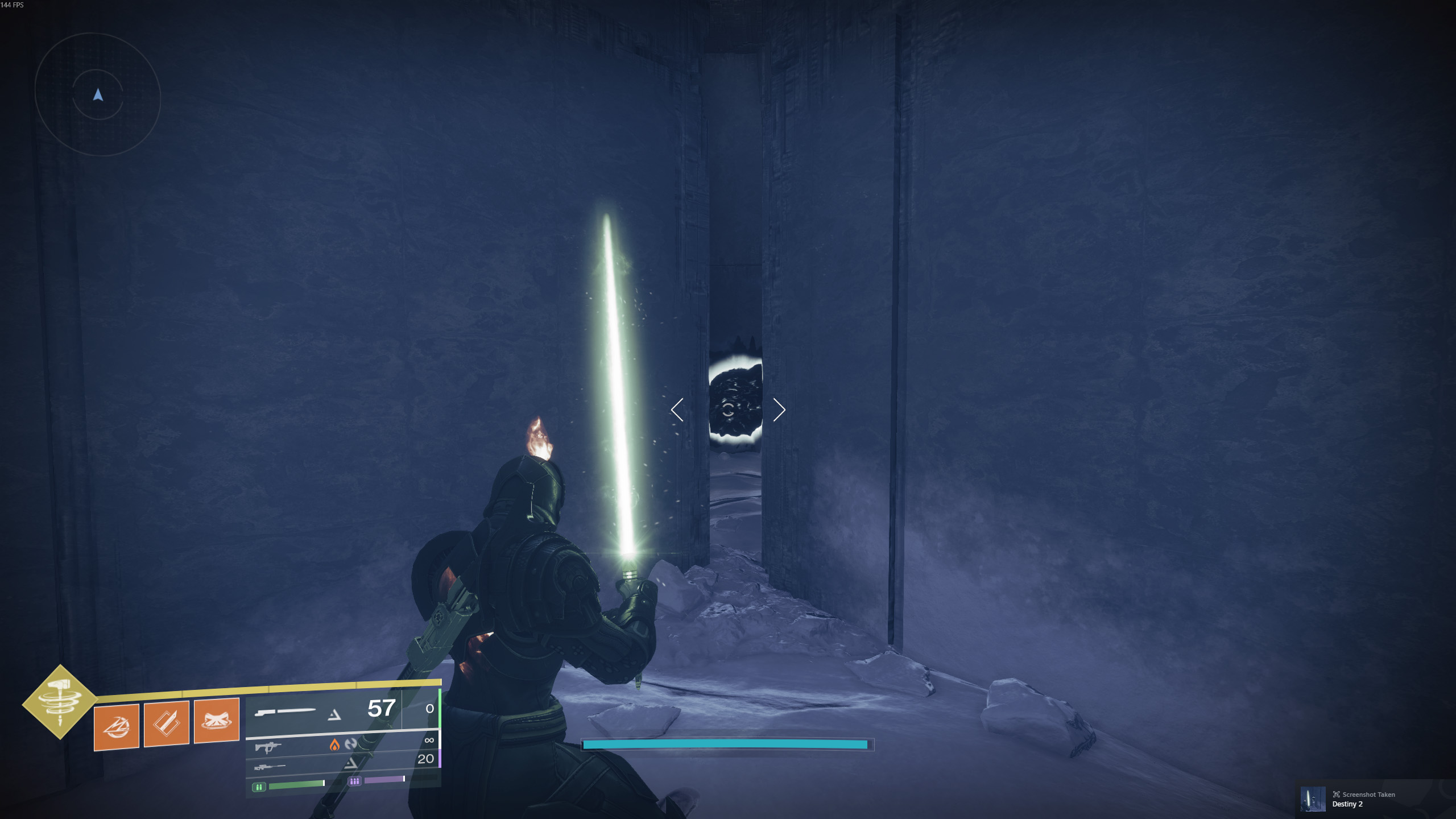The height and width of the screenshot is (819, 1456).
Task: Activate the third orange class ability icon
Action: (x=216, y=721)
